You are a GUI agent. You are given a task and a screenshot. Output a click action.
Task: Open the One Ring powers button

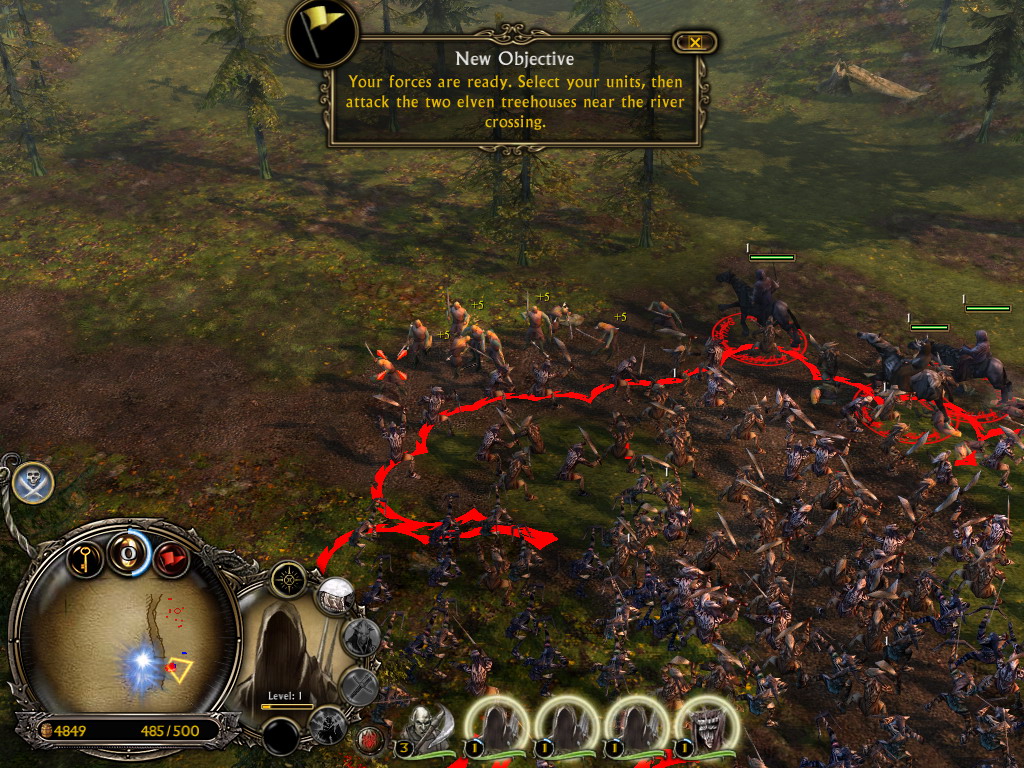tap(129, 552)
